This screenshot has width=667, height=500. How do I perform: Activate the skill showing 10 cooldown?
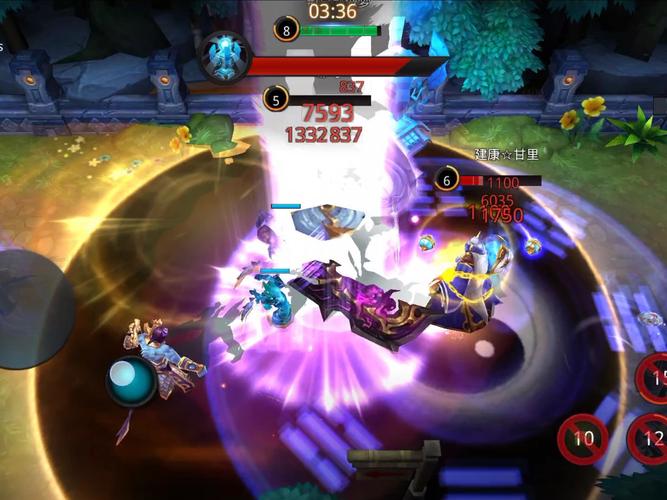click(582, 438)
